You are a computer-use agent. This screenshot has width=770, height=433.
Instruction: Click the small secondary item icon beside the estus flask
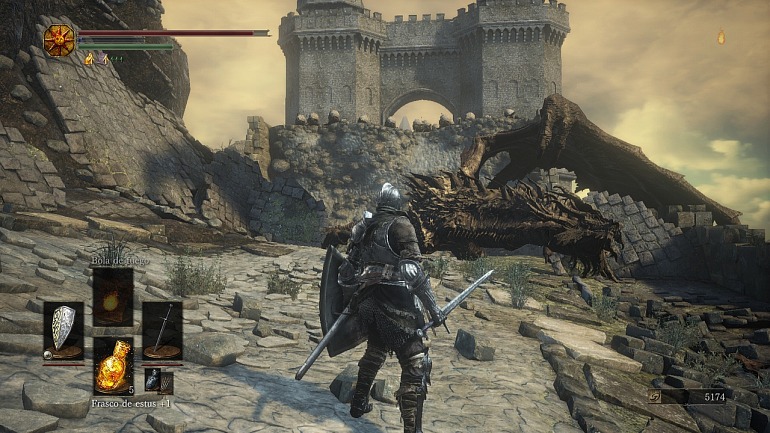(x=153, y=380)
